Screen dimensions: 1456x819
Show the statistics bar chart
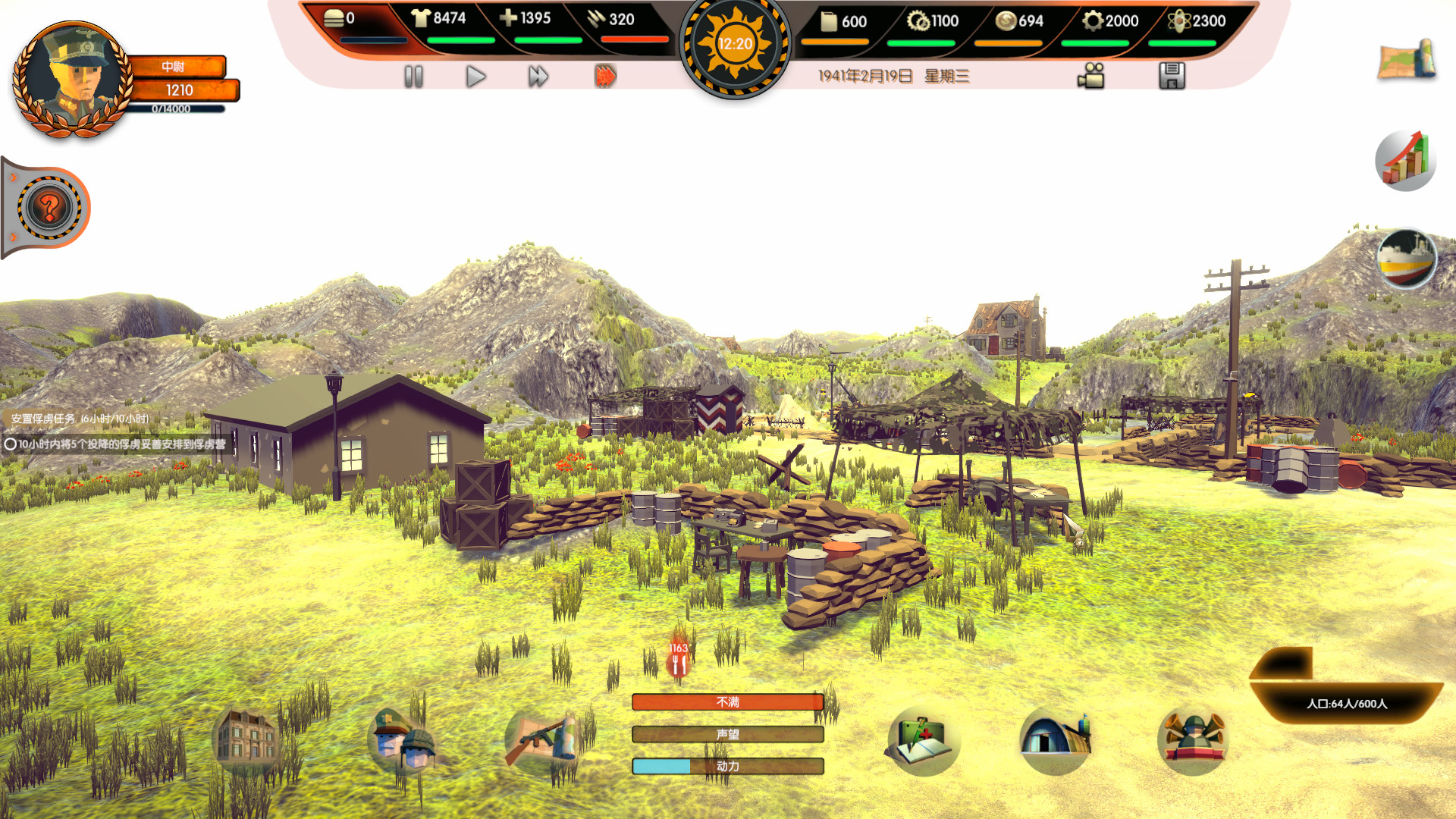(1405, 160)
